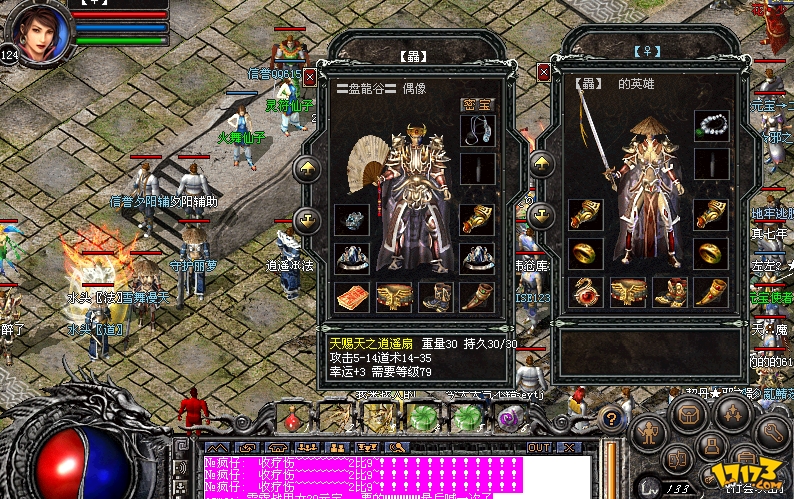Screen dimensions: 794x499
Task: Click the up arrow beside the hero panel
Action: pos(542,164)
